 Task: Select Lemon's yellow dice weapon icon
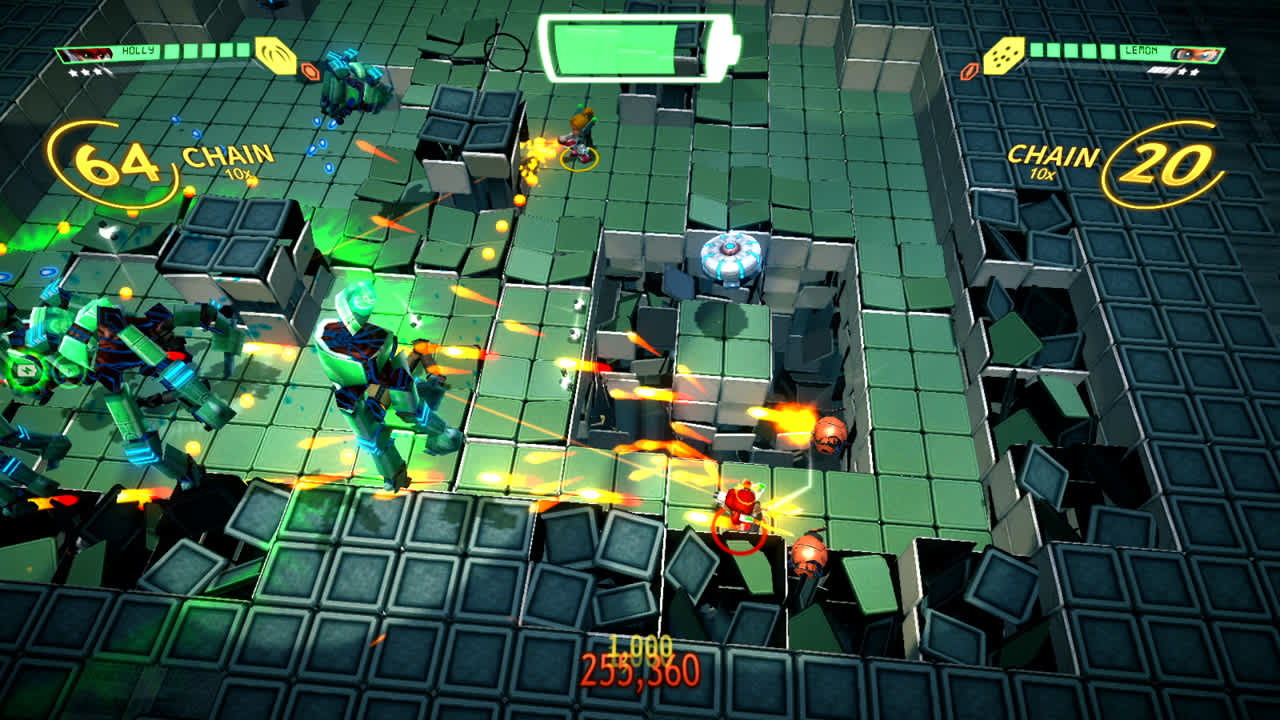1004,55
